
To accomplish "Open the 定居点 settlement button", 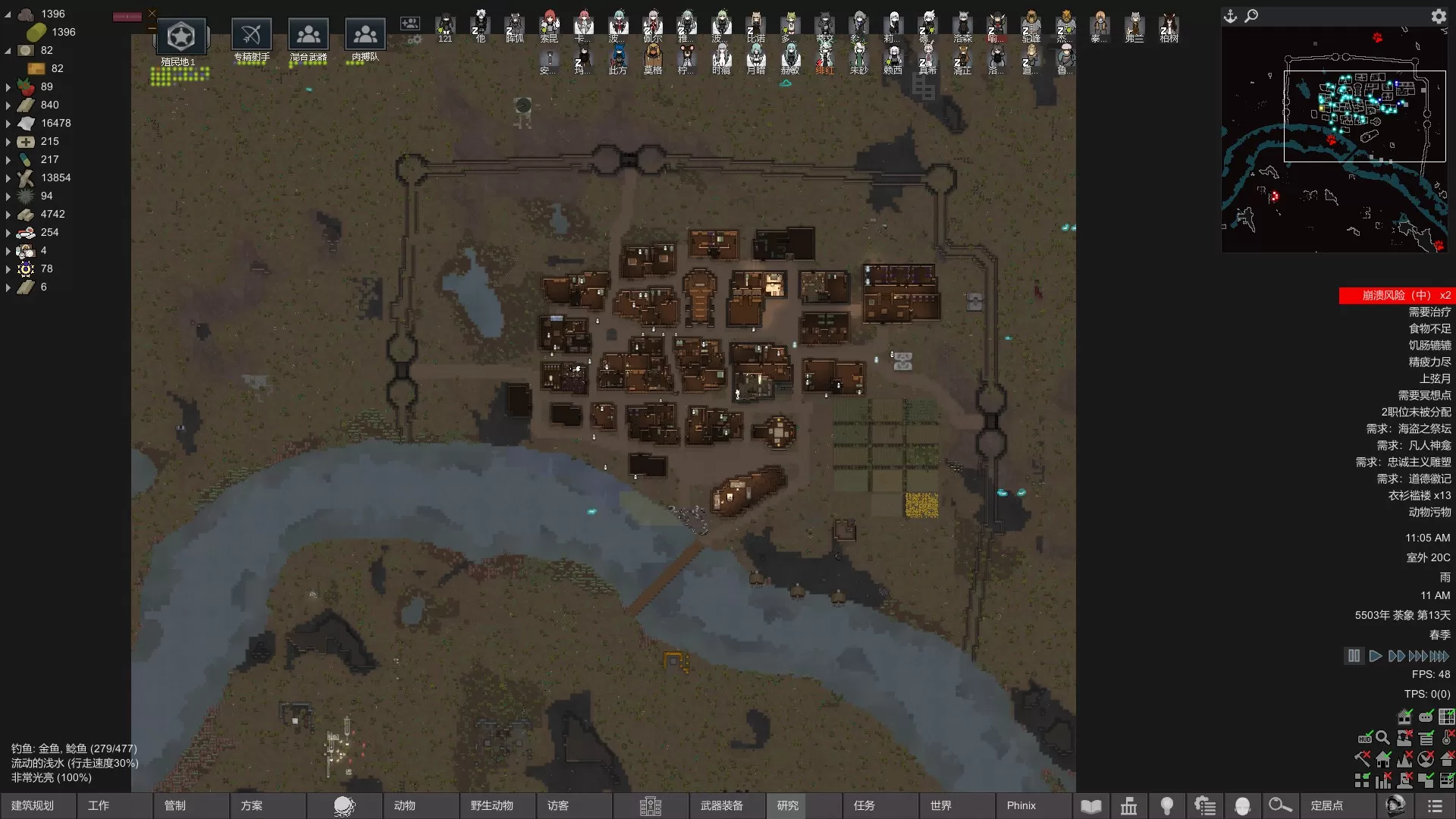I will point(1327,805).
